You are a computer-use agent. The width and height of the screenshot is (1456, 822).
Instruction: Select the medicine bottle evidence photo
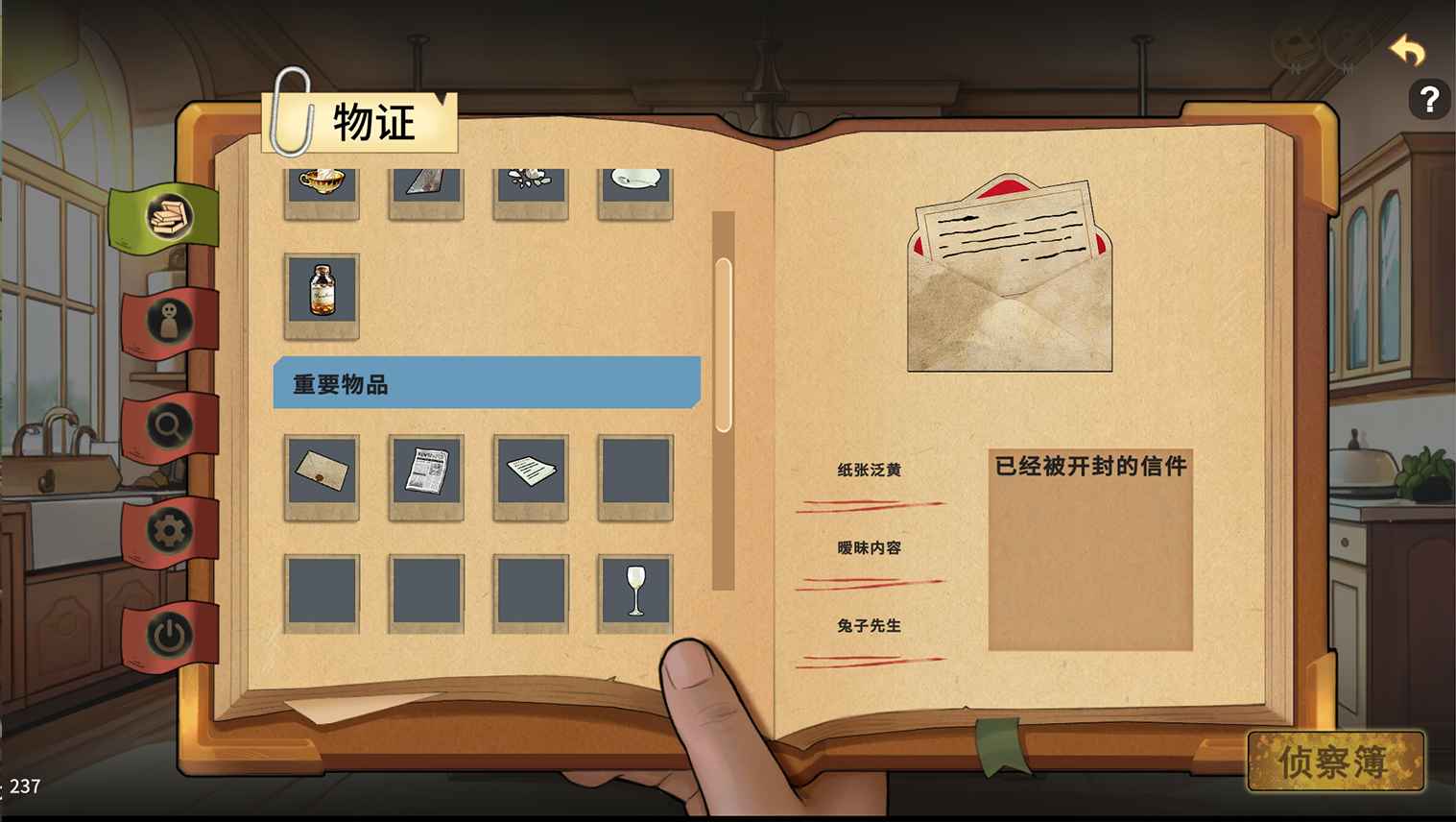pos(321,296)
